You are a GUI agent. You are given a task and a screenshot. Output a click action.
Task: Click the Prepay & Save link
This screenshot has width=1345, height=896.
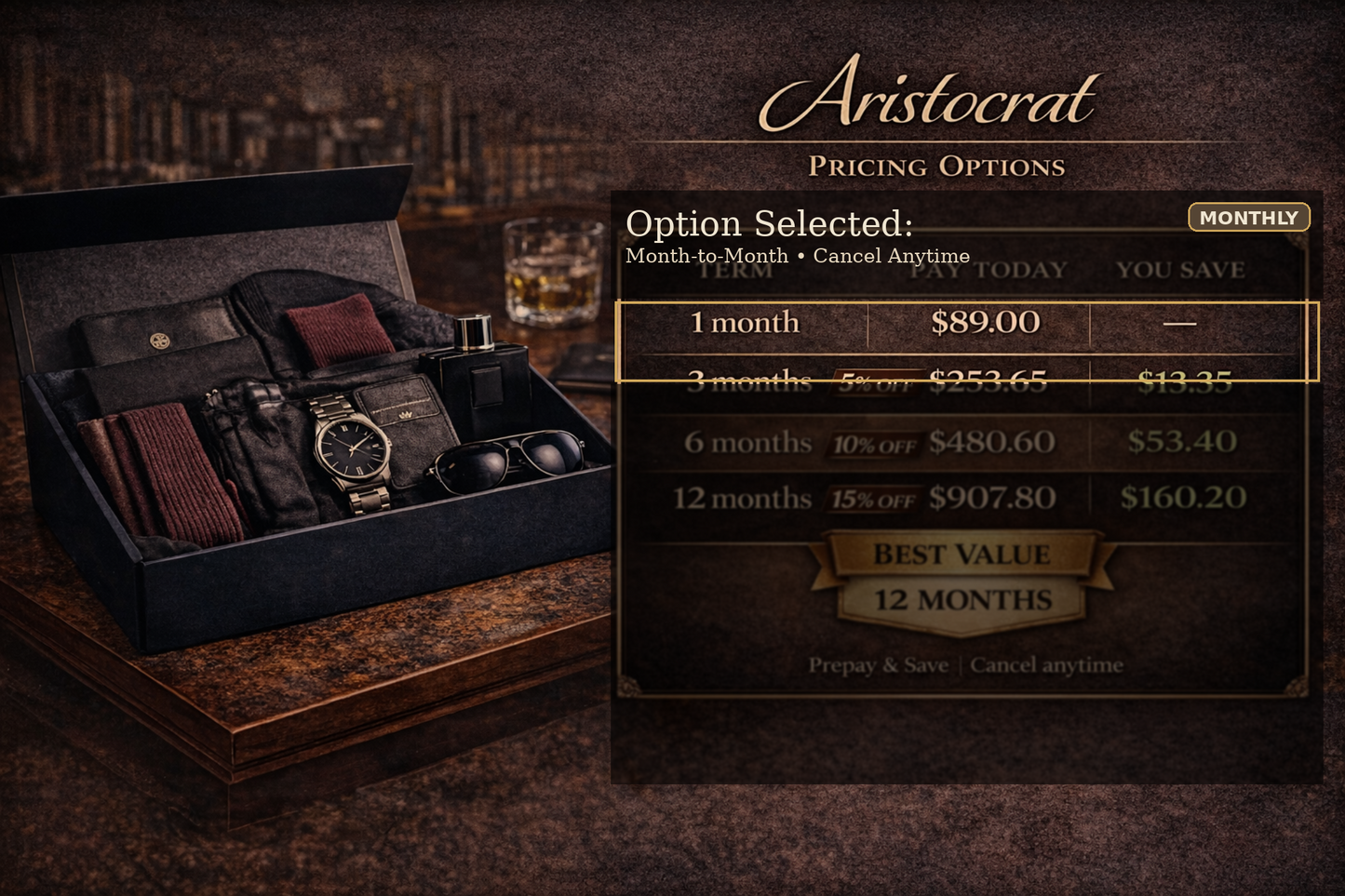pos(879,664)
